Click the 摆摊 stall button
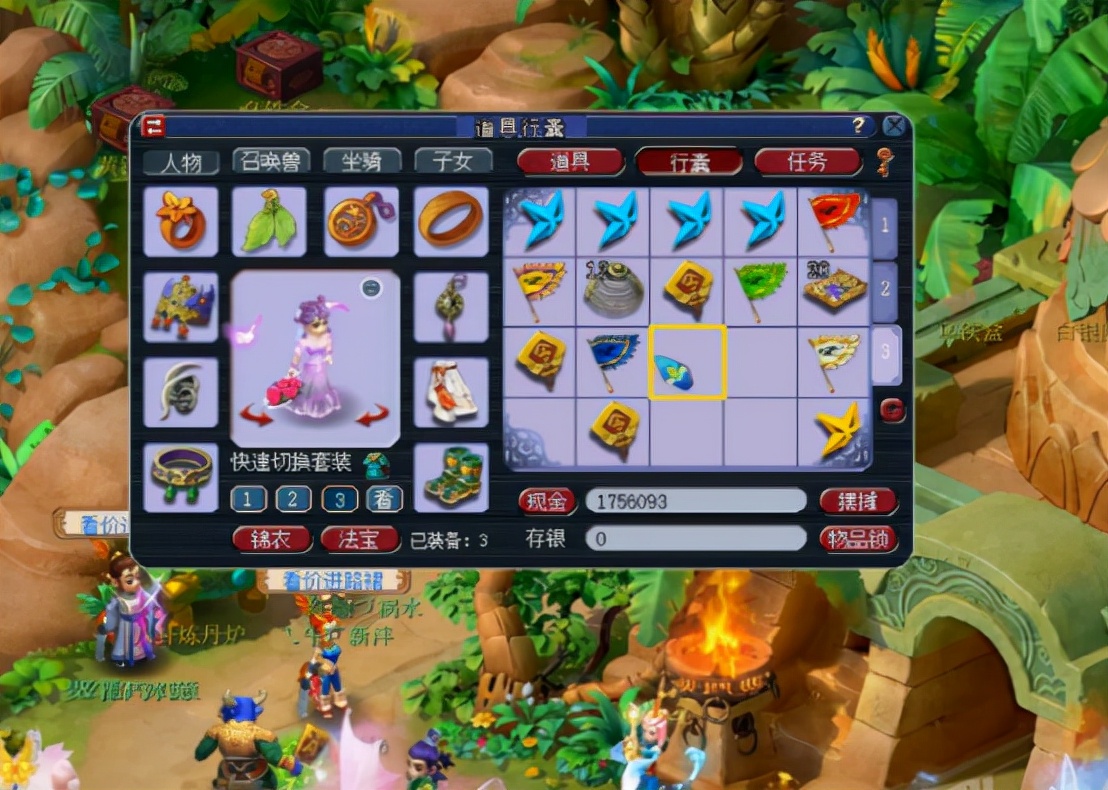This screenshot has width=1108, height=790. 858,501
